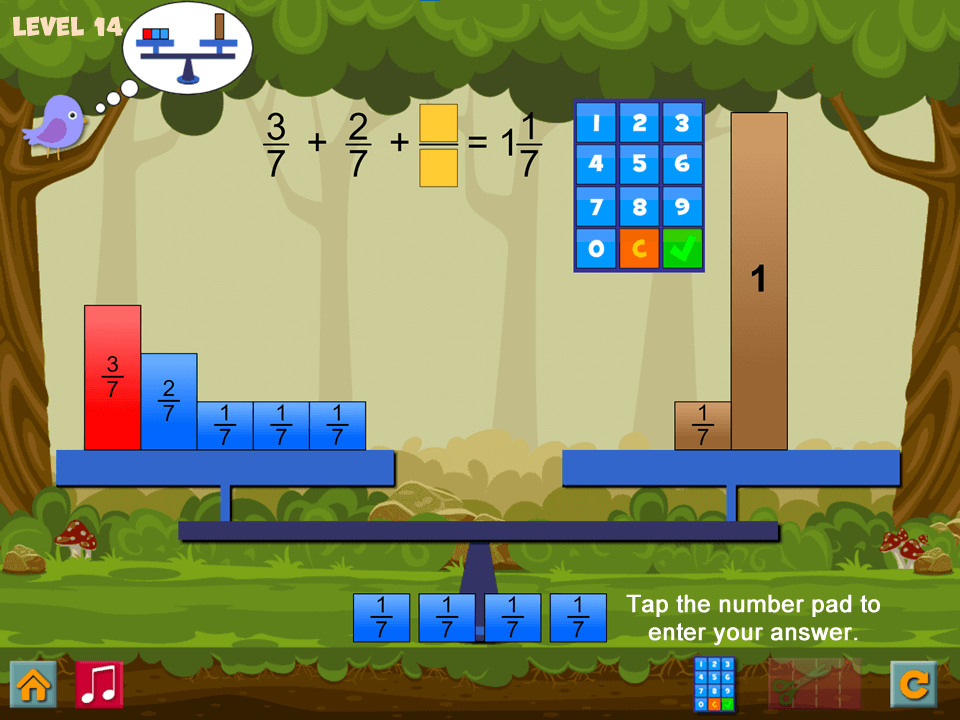The height and width of the screenshot is (720, 960).
Task: Select the red 3/7 block on the scale
Action: coord(112,377)
